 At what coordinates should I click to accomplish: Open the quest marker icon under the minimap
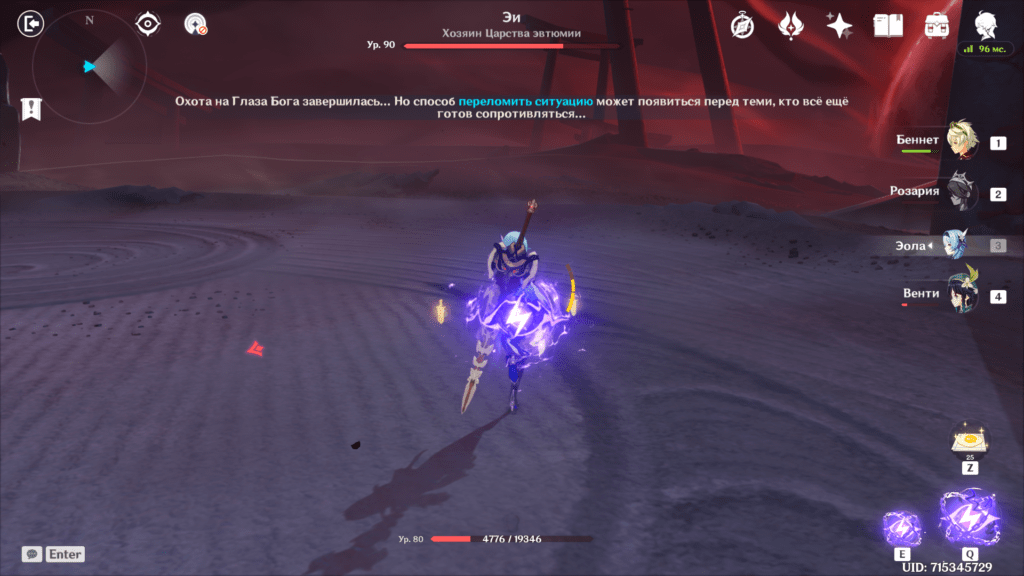pyautogui.click(x=31, y=109)
